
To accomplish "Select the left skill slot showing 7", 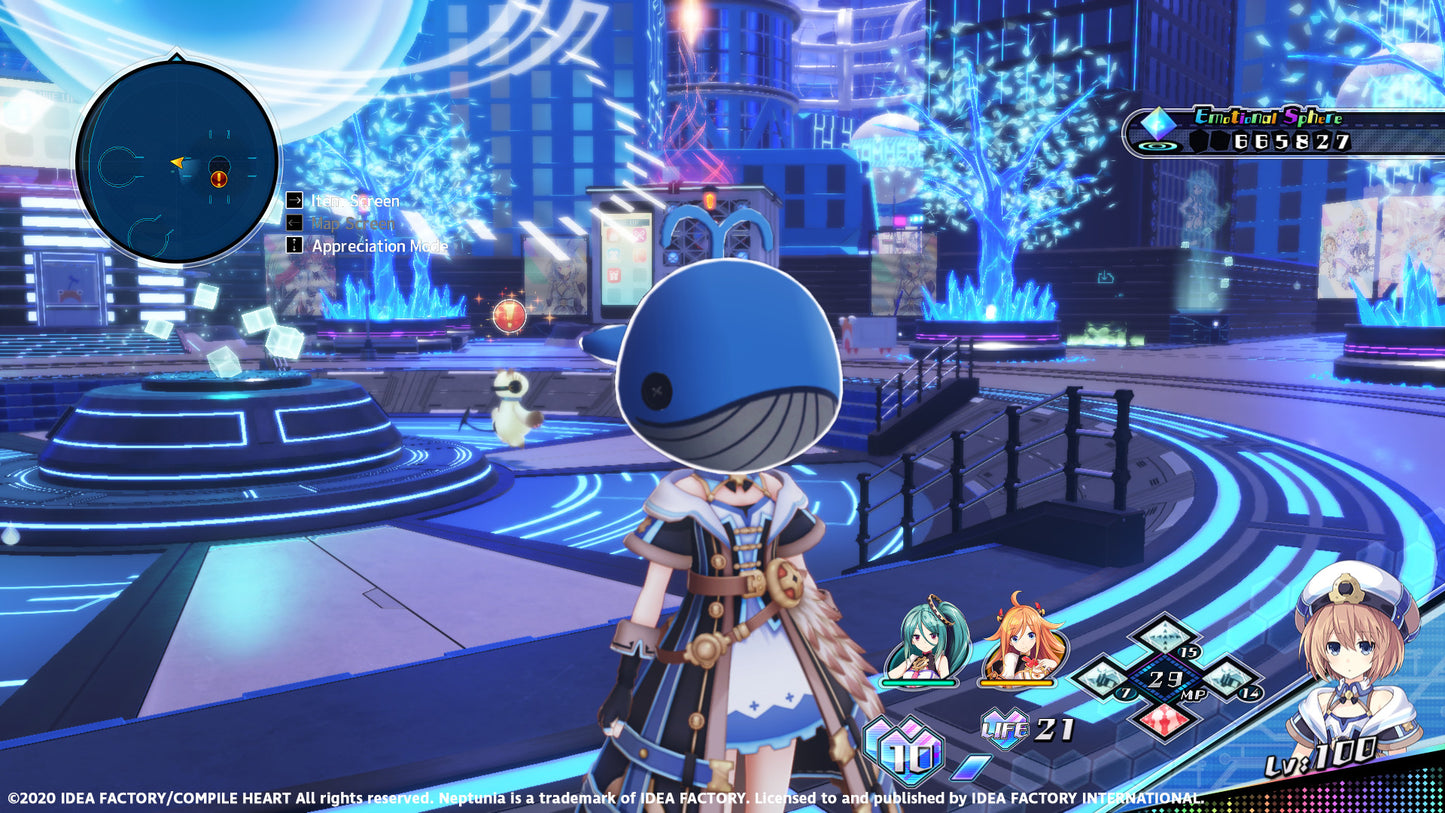I will pyautogui.click(x=1105, y=678).
